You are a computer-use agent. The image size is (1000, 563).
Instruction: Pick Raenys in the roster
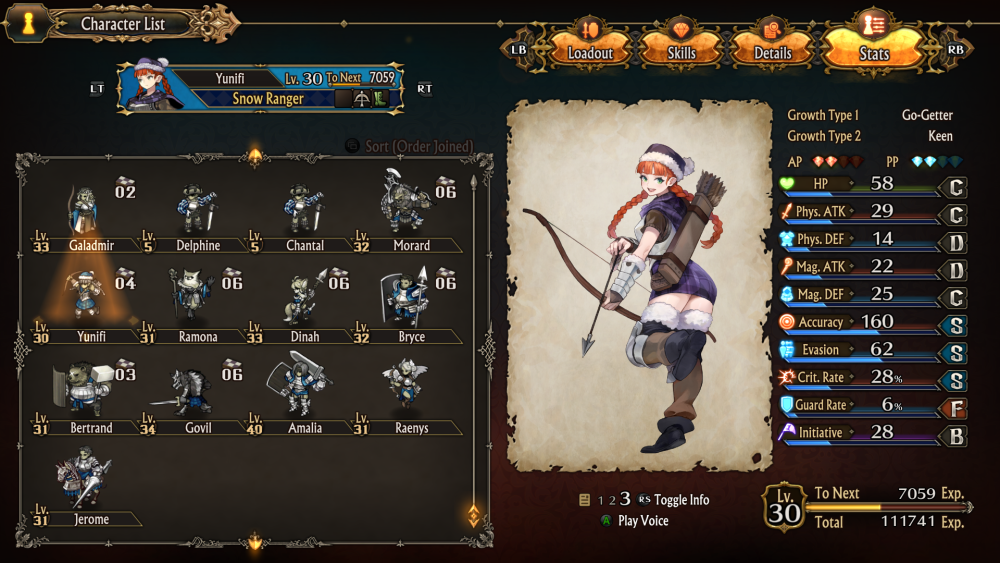click(410, 397)
